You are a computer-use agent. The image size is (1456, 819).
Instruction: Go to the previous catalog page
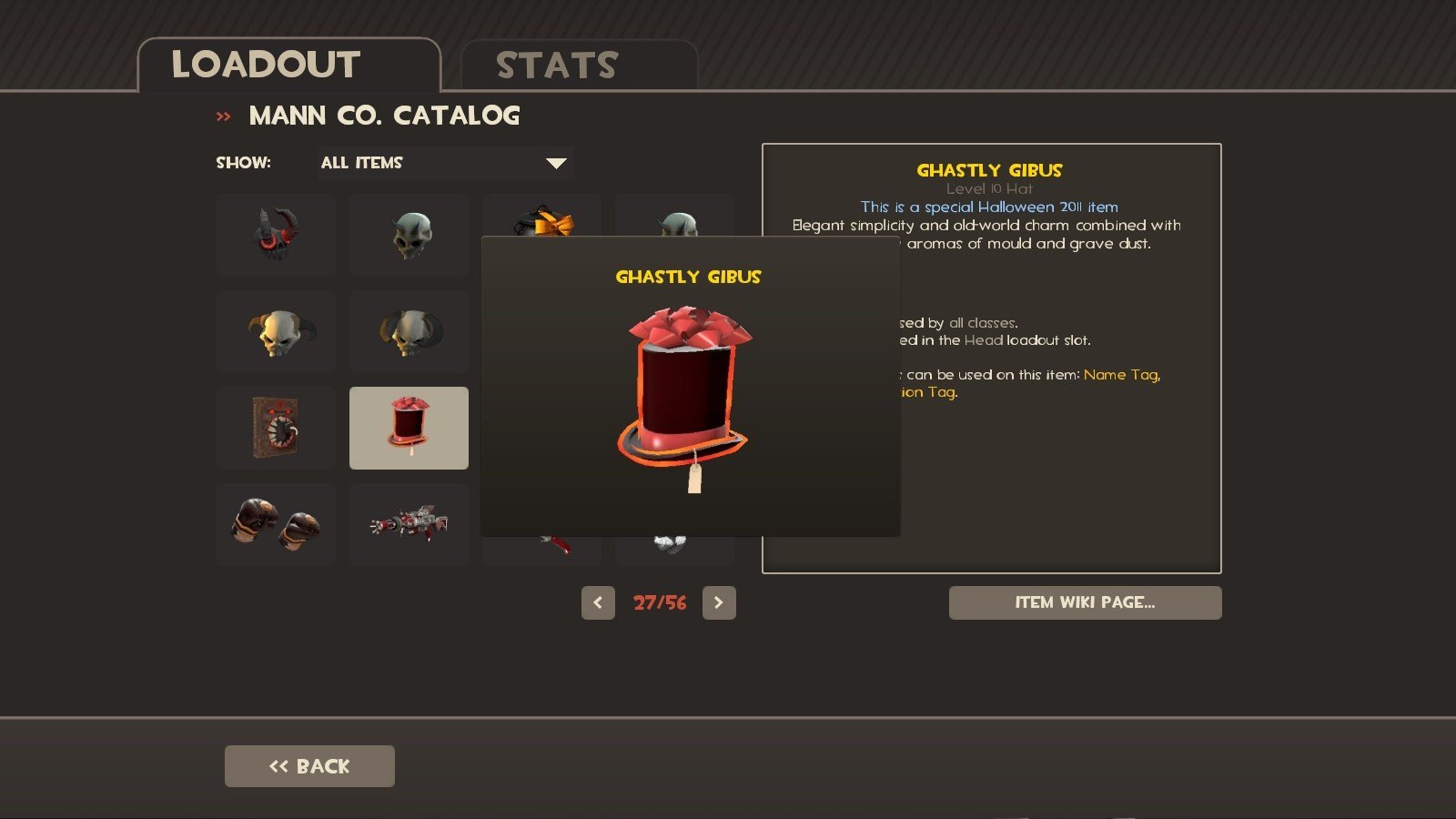(598, 602)
